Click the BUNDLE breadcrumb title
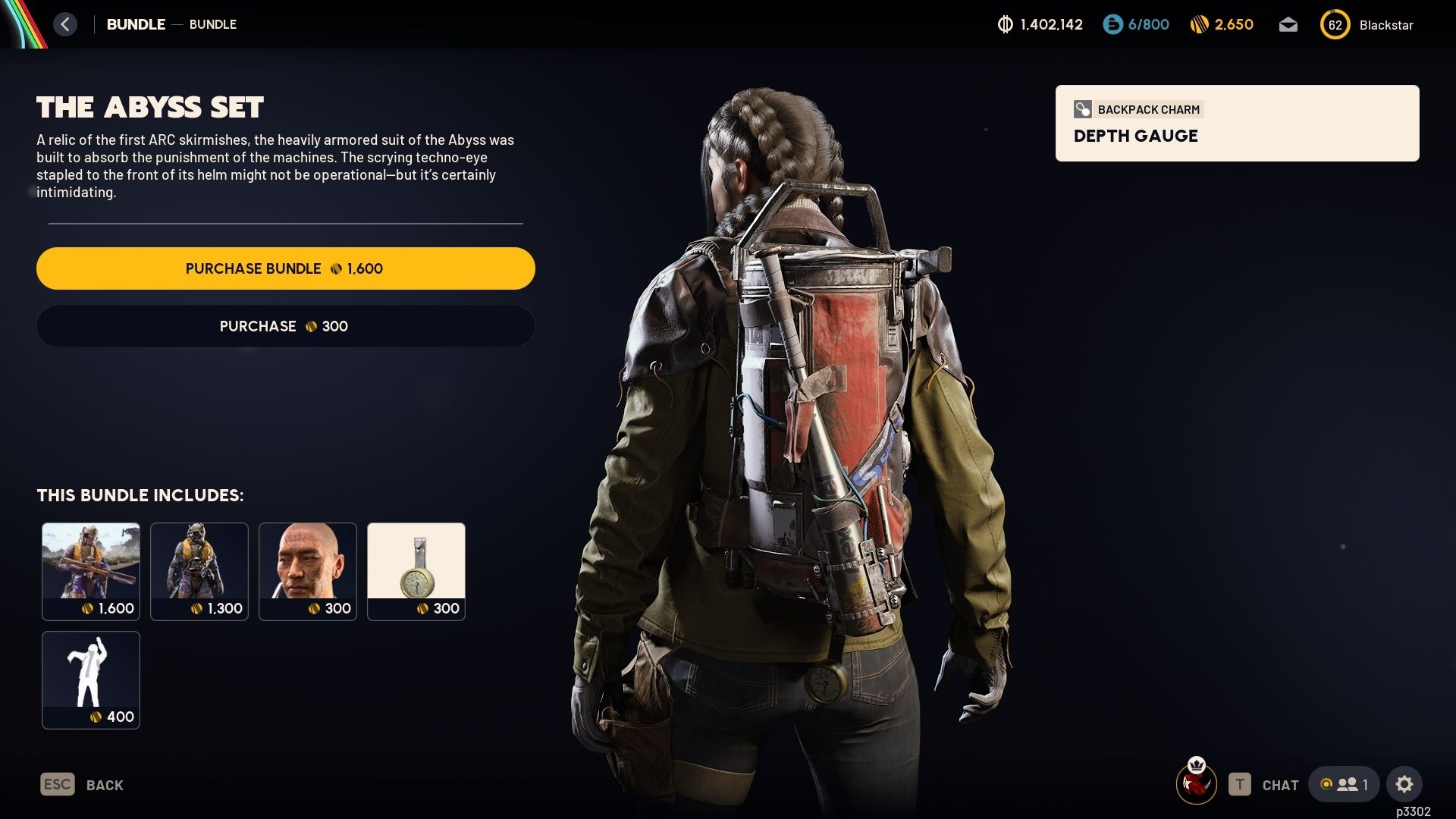This screenshot has width=1456, height=819. click(x=135, y=24)
